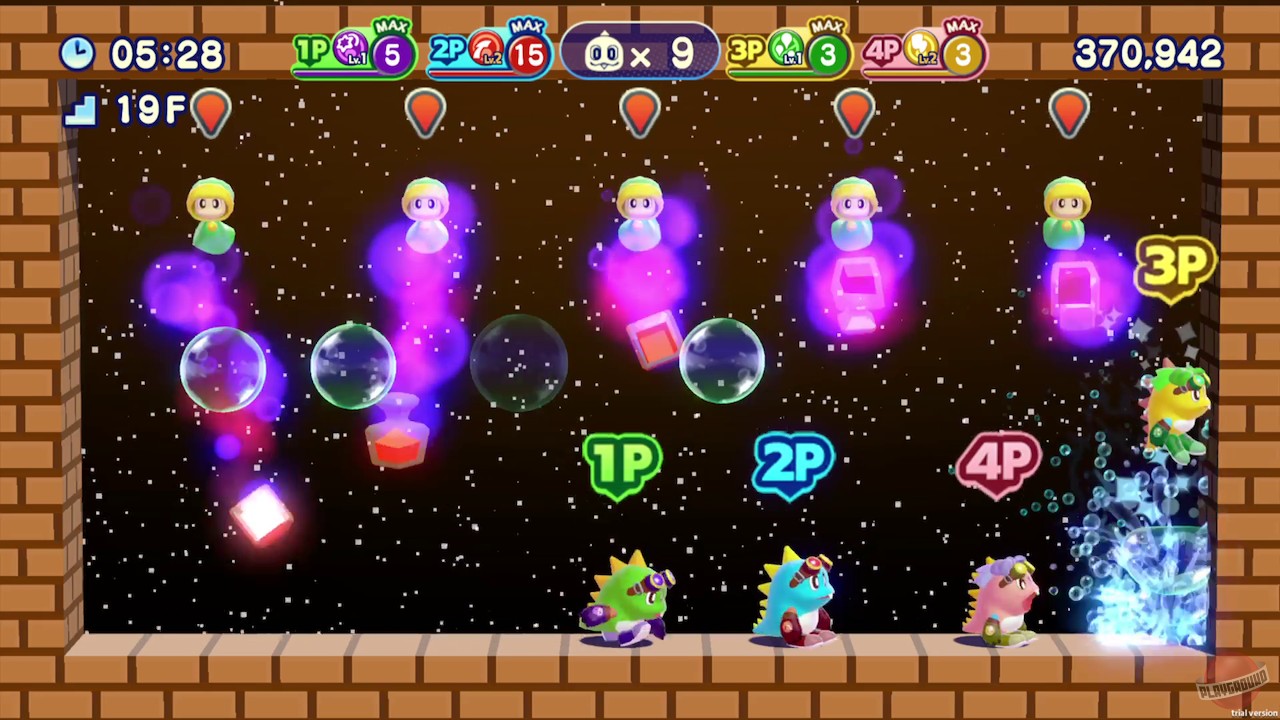This screenshot has width=1280, height=720.
Task: Click the 19F floor stairs icon
Action: [79, 111]
